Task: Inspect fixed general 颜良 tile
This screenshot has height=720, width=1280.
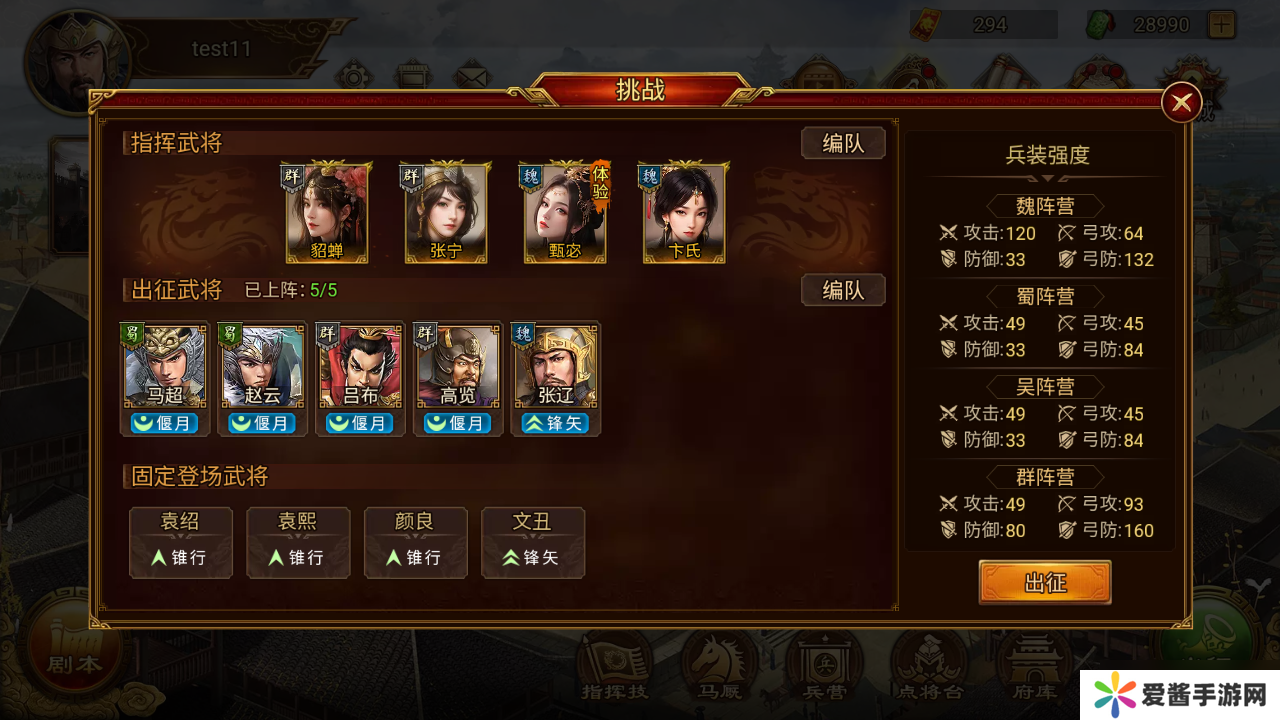Action: [x=416, y=542]
